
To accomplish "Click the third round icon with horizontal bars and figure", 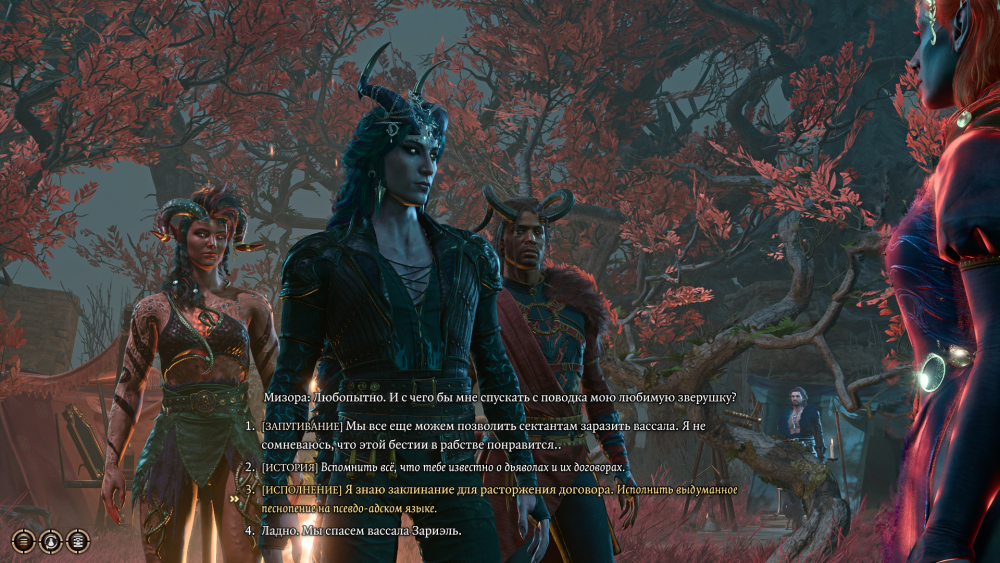I will pyautogui.click(x=77, y=541).
